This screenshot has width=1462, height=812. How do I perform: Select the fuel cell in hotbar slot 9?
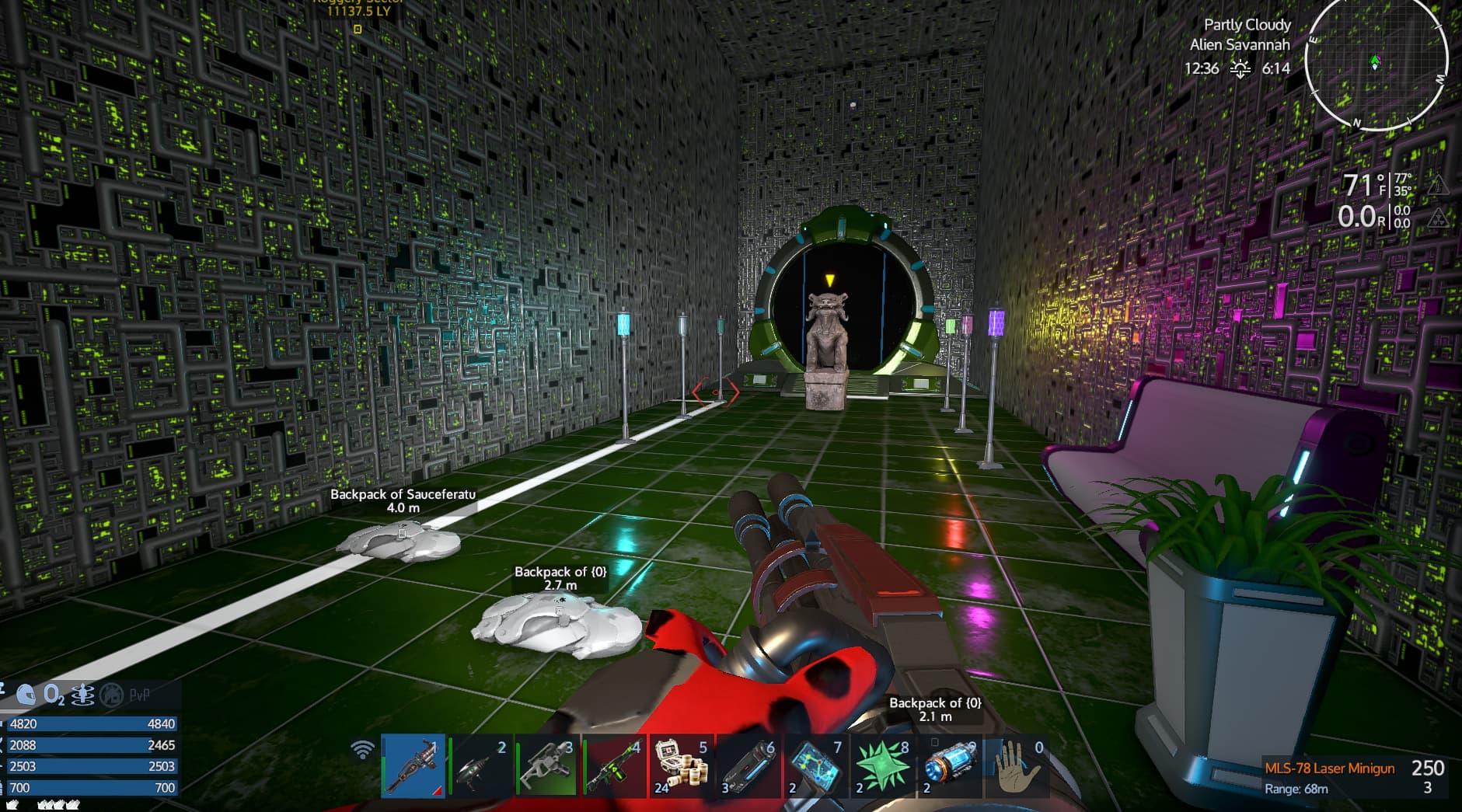click(950, 765)
